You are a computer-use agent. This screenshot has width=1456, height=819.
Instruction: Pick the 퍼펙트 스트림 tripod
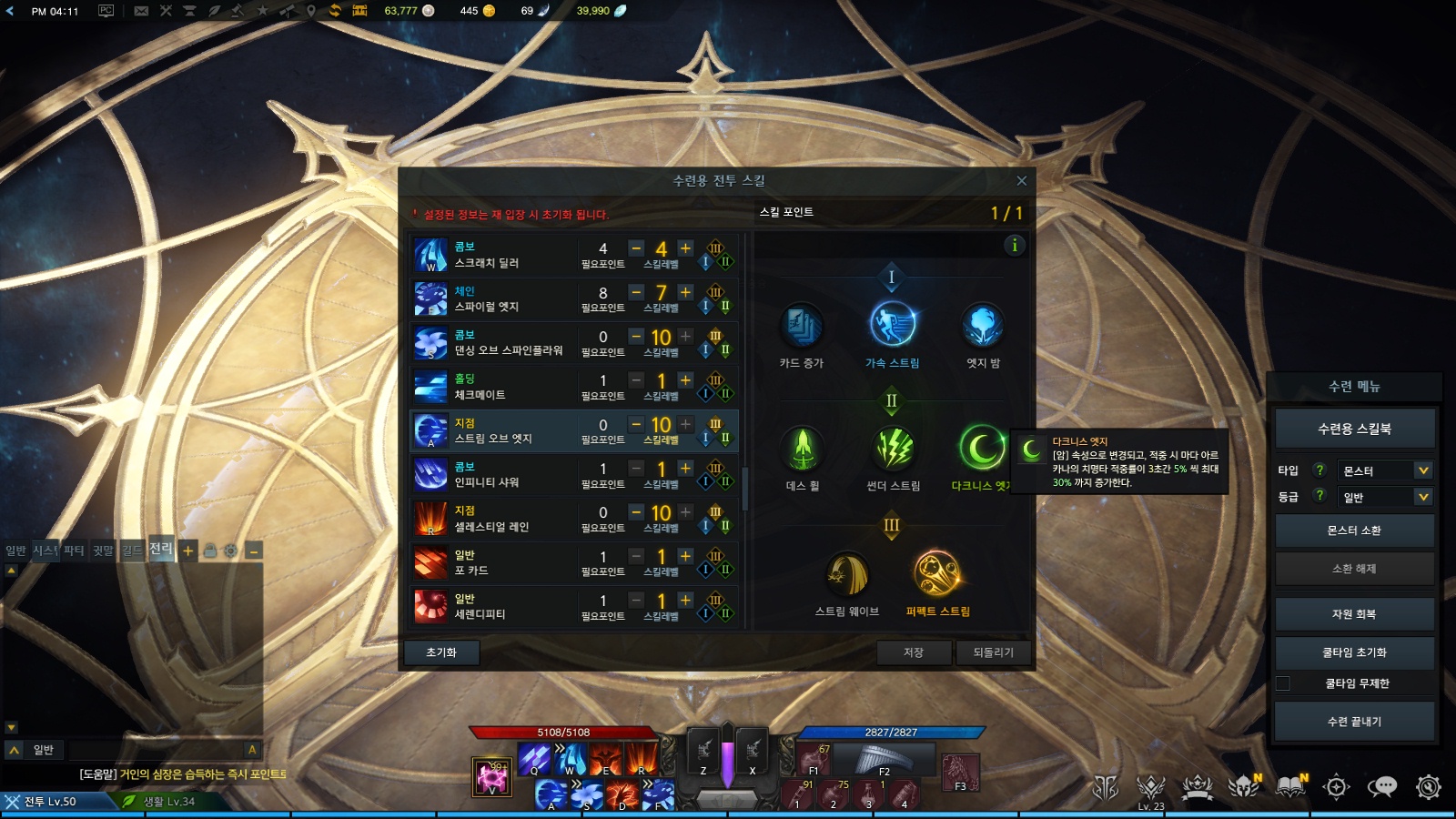click(937, 574)
